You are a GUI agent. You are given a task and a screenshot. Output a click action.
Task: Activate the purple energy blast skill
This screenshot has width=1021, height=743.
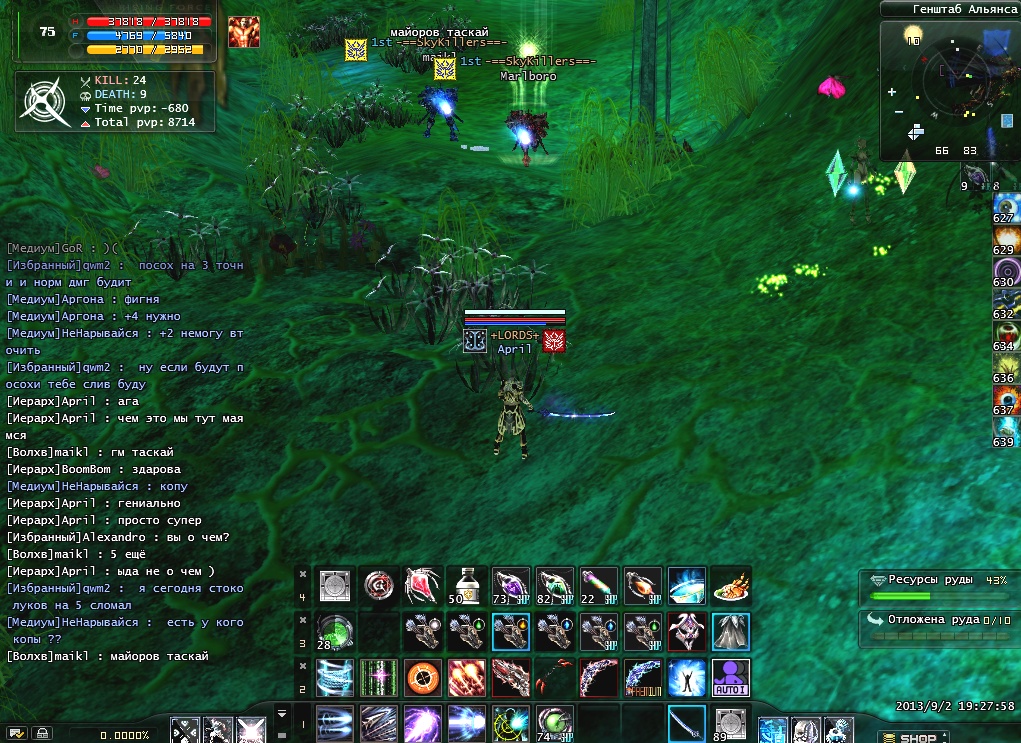click(421, 723)
